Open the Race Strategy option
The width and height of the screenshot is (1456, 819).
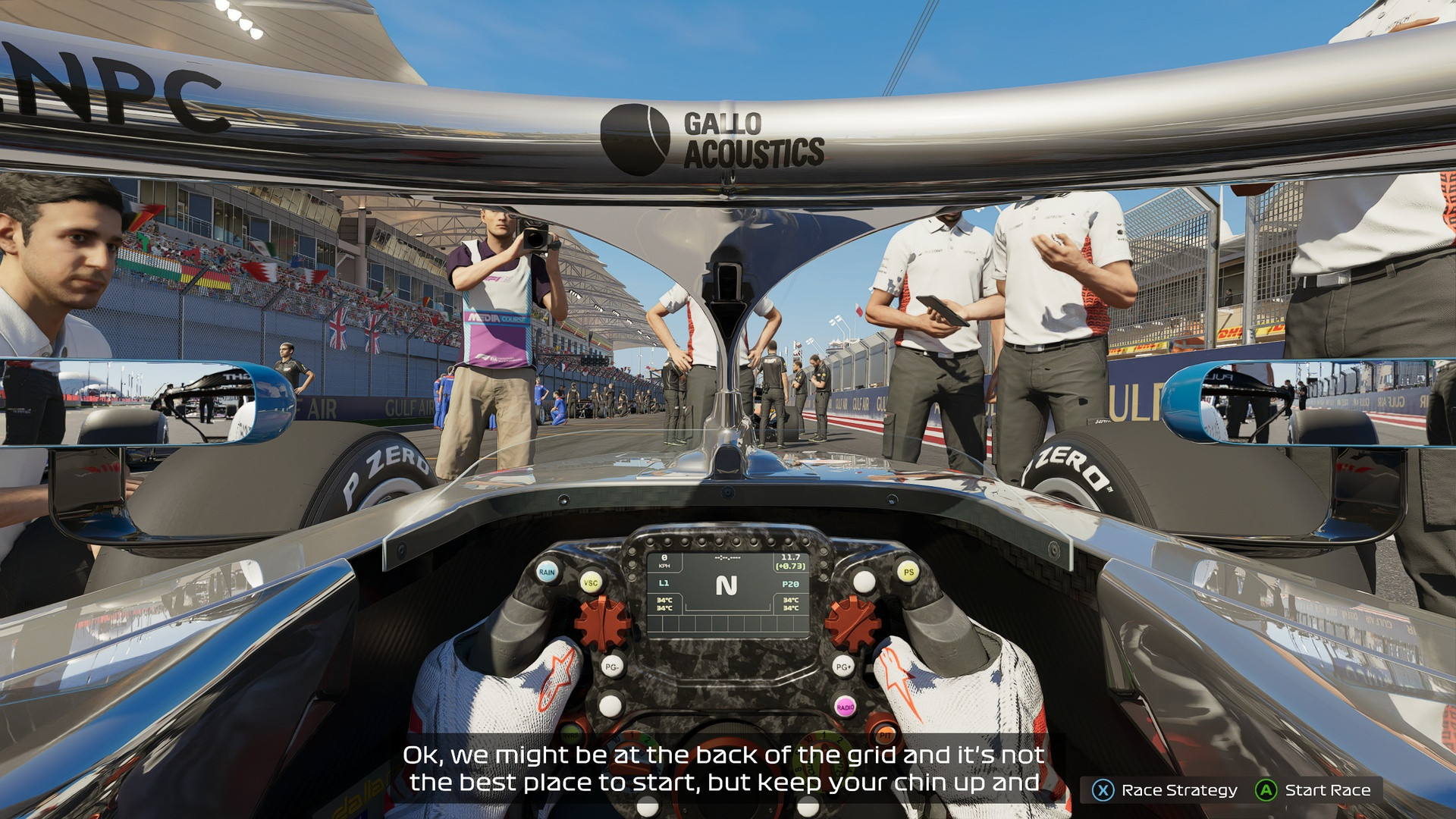1165,790
